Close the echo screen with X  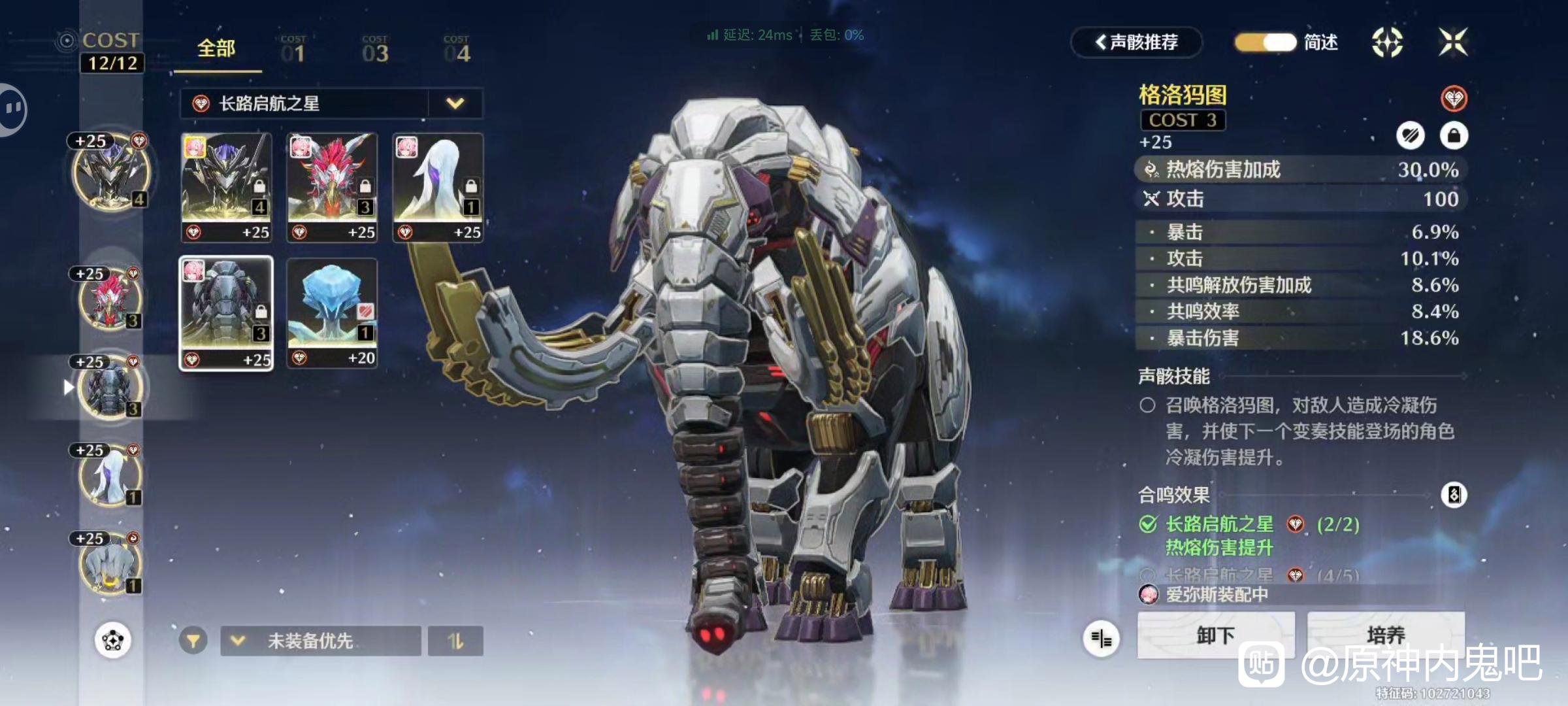pos(1453,42)
